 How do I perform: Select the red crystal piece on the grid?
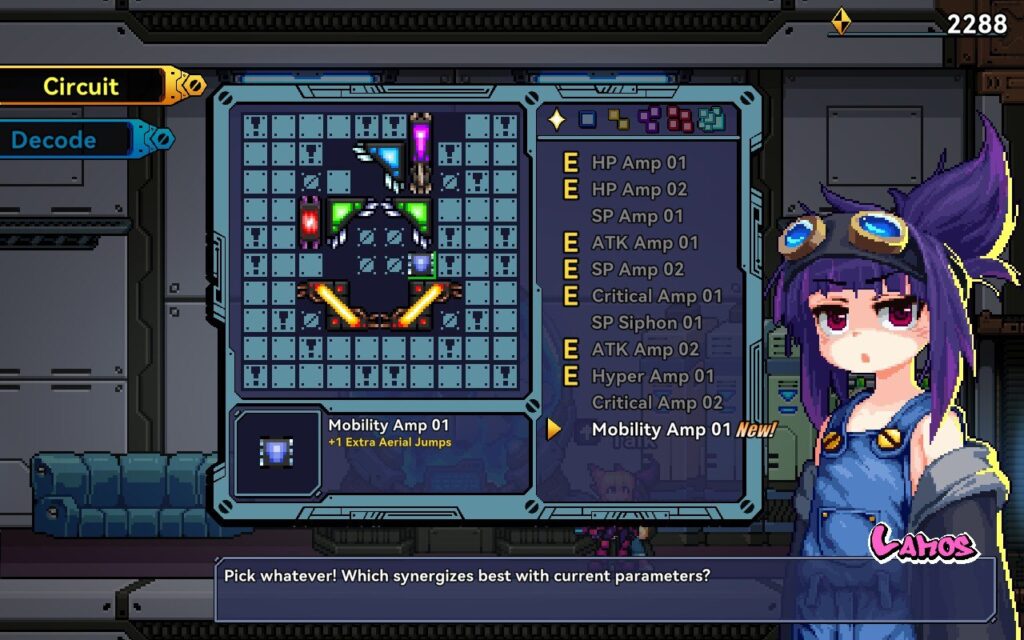tap(309, 220)
